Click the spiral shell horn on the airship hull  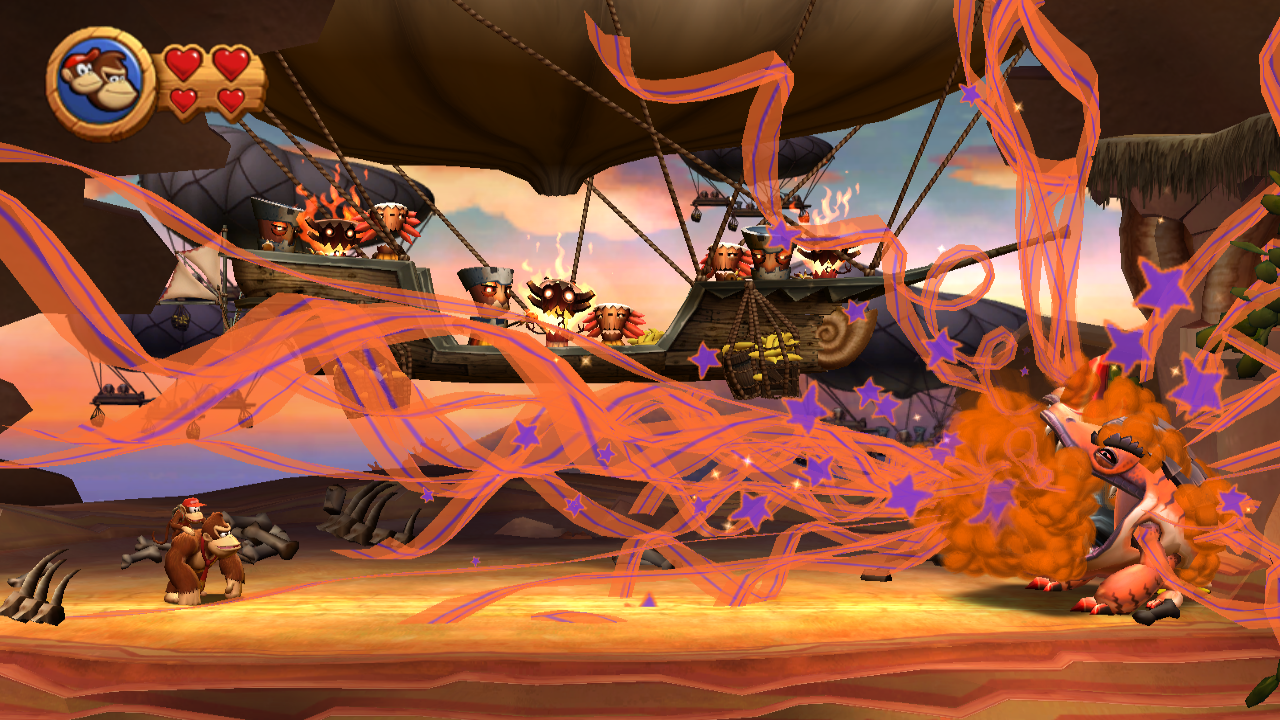tap(843, 337)
